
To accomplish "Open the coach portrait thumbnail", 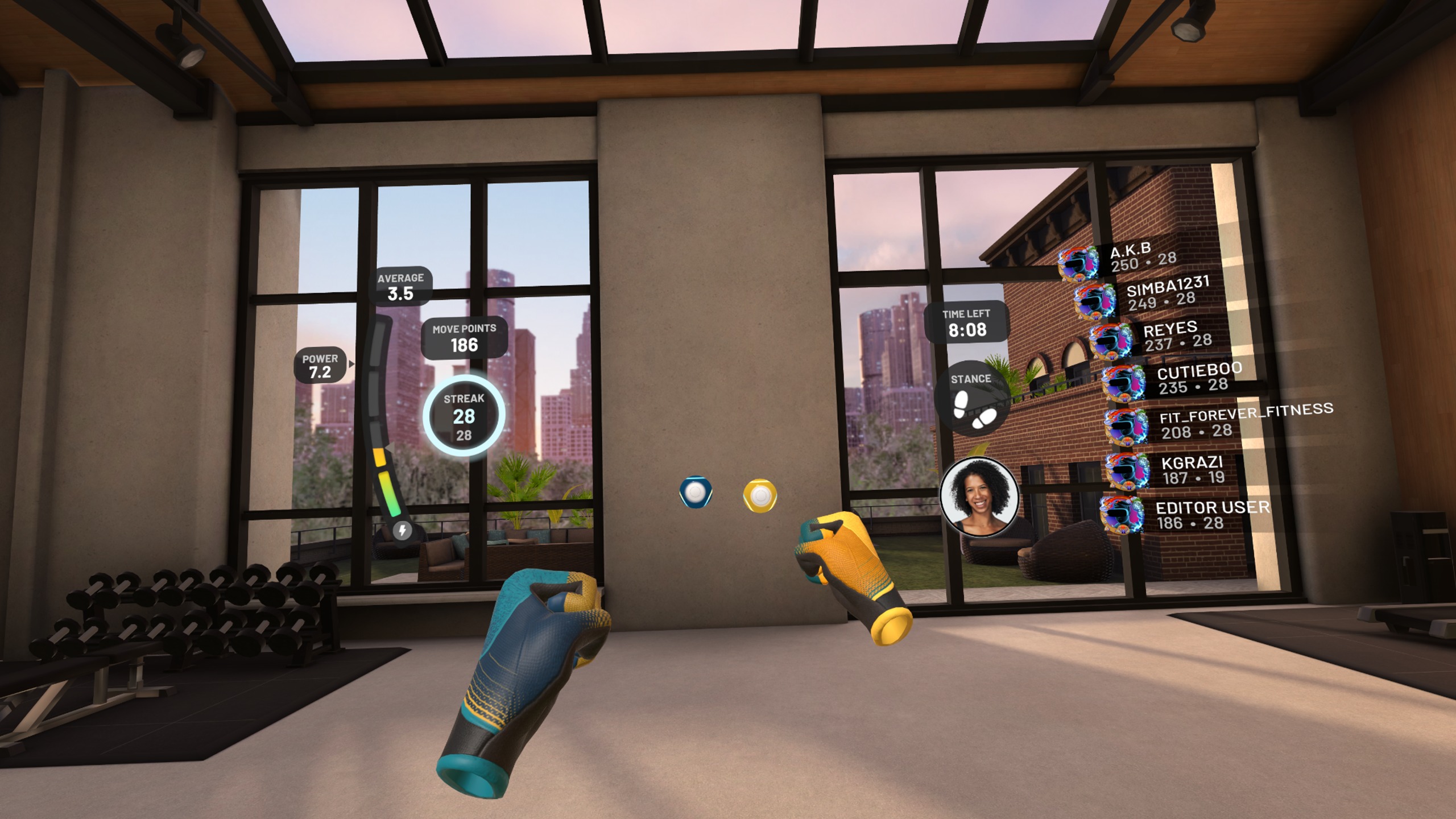I will (x=979, y=497).
